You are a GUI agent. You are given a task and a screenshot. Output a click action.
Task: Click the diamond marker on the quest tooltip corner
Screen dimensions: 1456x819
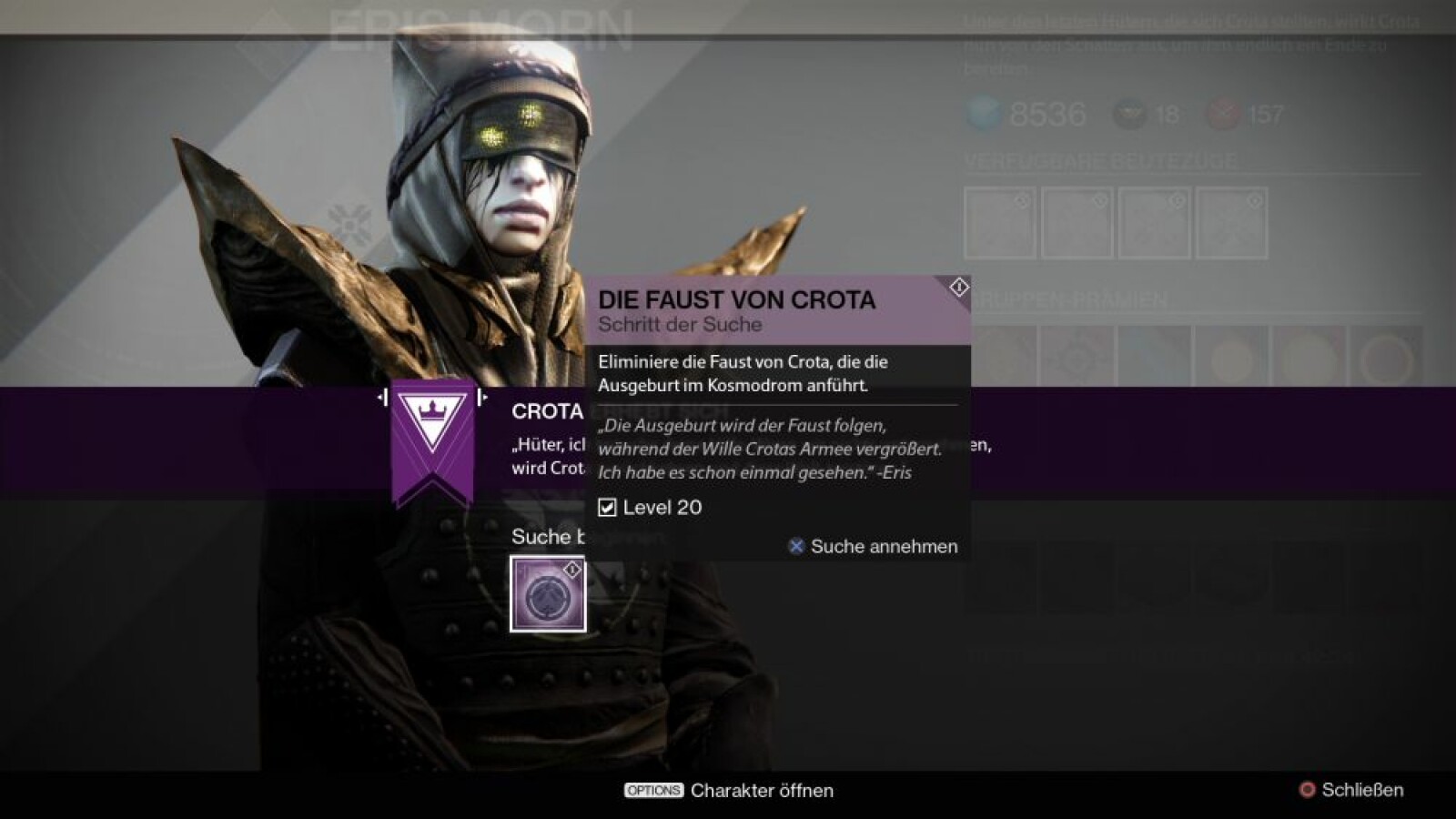956,288
